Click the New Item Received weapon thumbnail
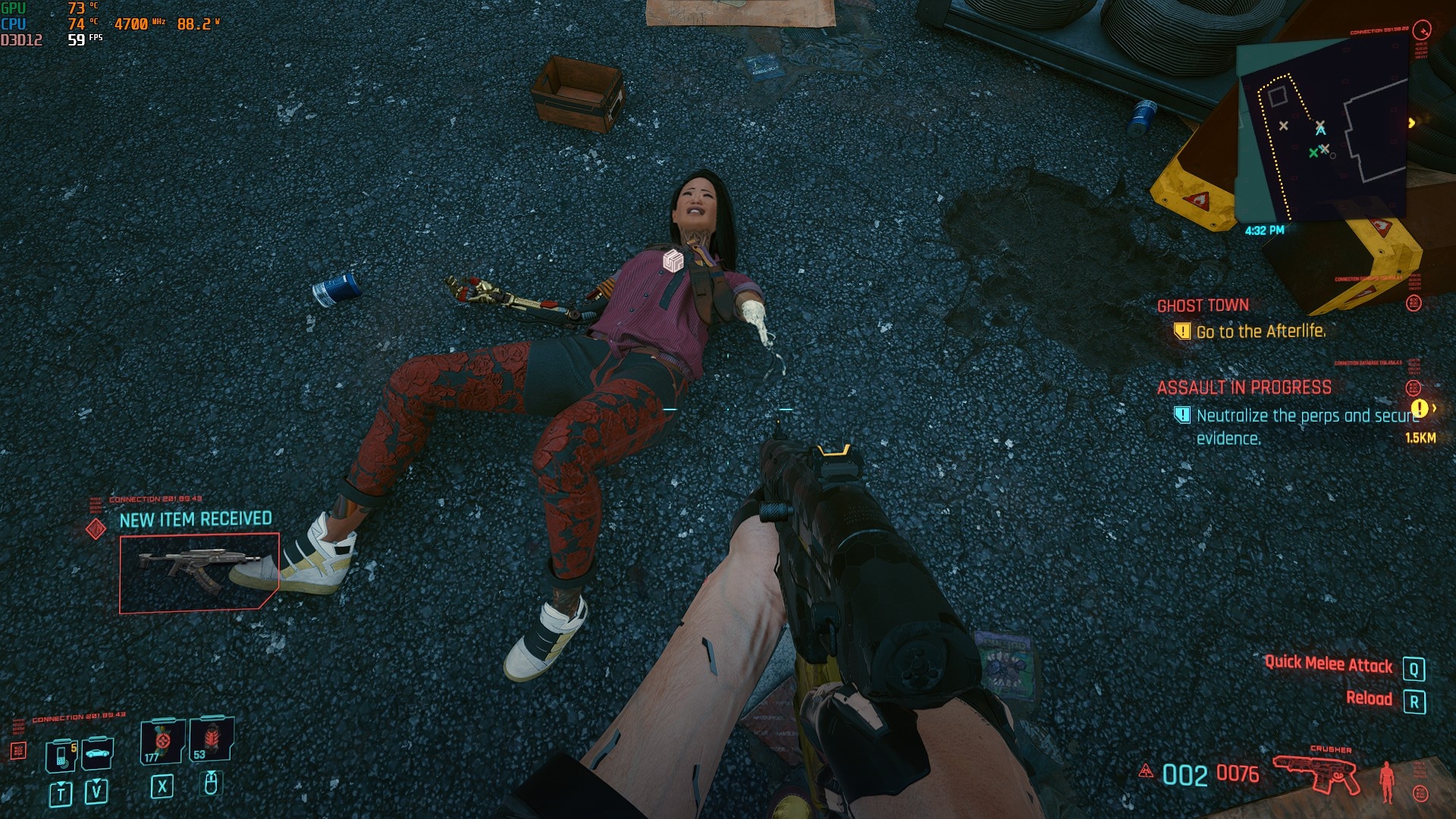 coord(199,572)
